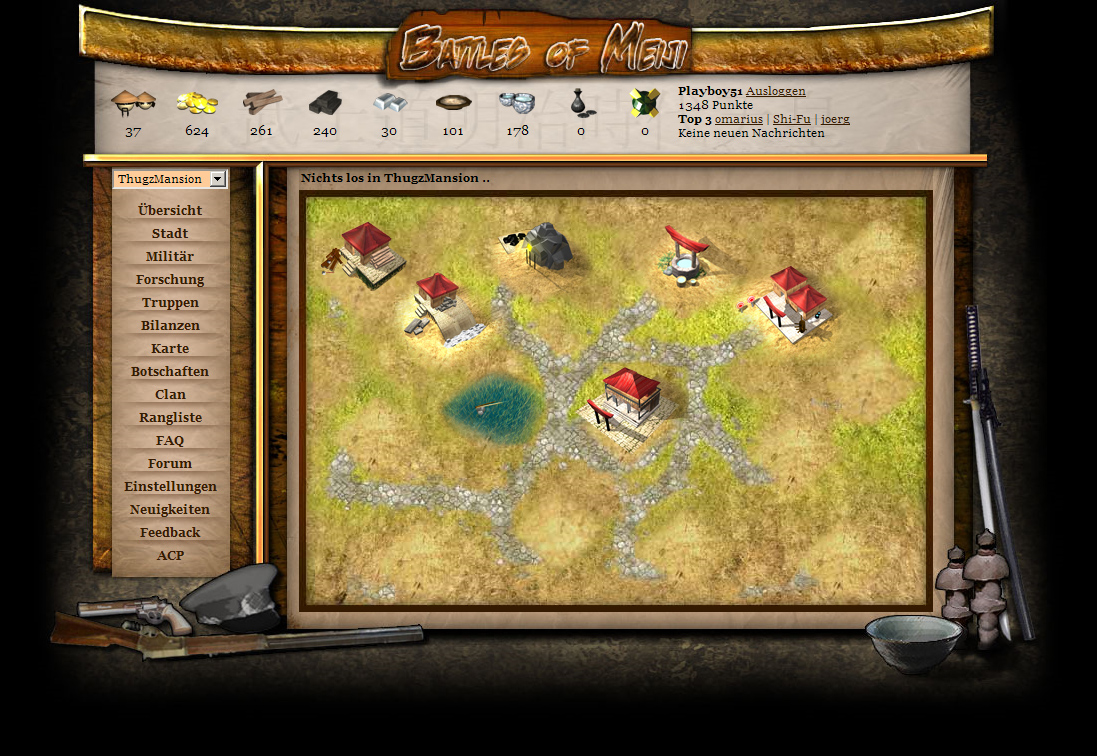
Task: Open Einstellungen settings
Action: pos(170,487)
